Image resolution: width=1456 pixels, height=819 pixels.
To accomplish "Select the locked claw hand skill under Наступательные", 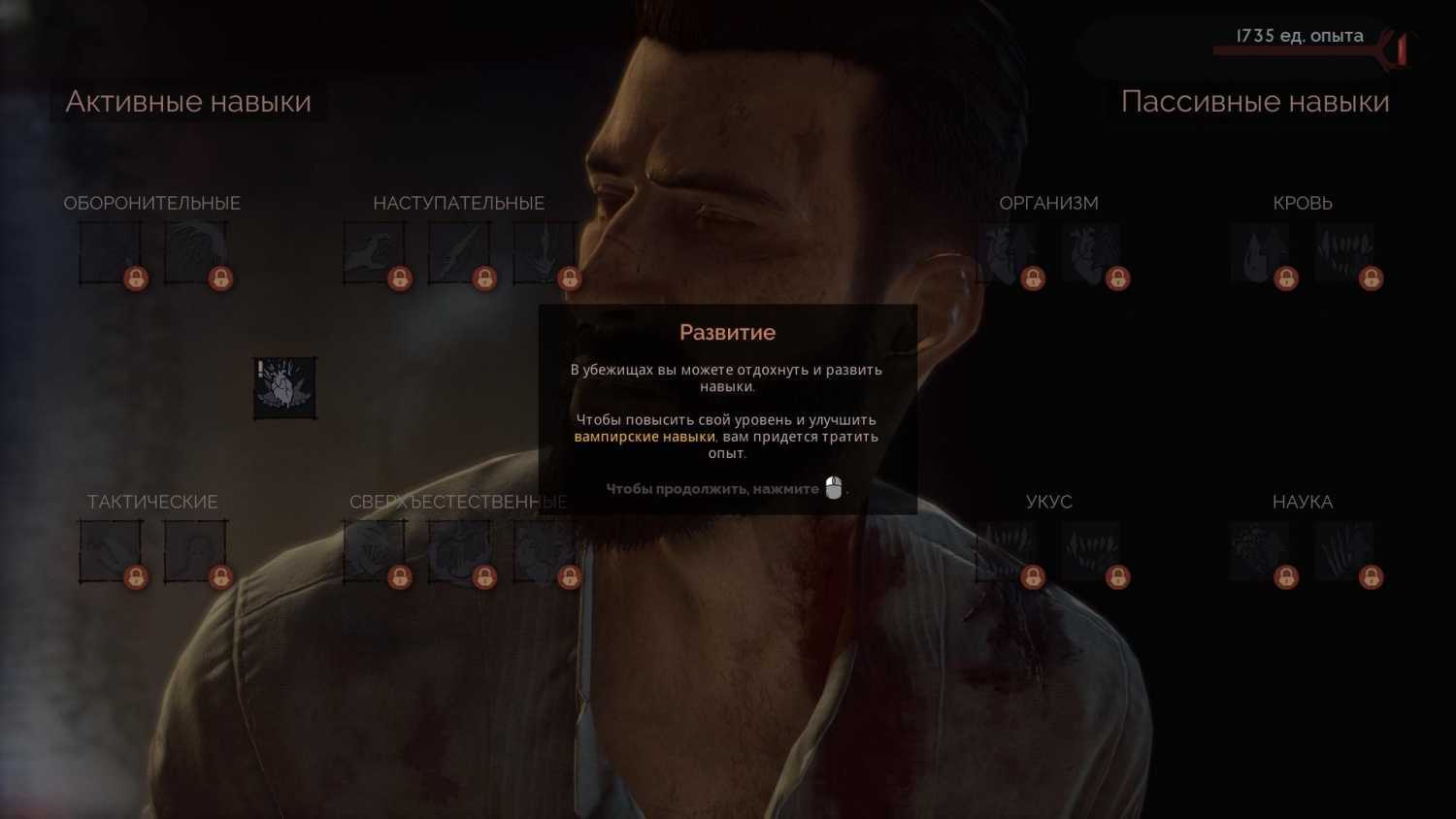I will click(x=374, y=253).
